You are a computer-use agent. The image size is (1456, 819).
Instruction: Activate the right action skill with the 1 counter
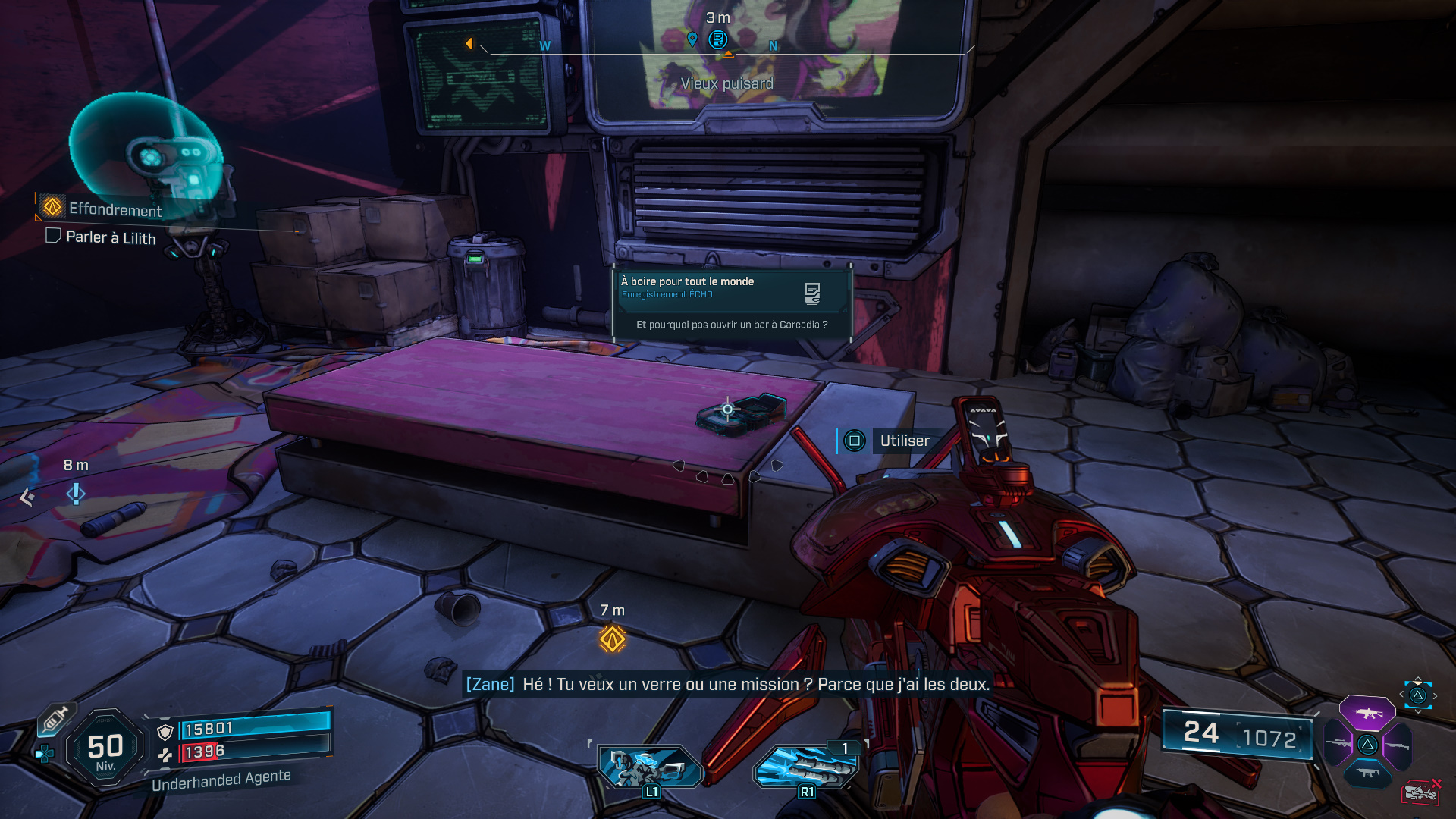pyautogui.click(x=805, y=767)
